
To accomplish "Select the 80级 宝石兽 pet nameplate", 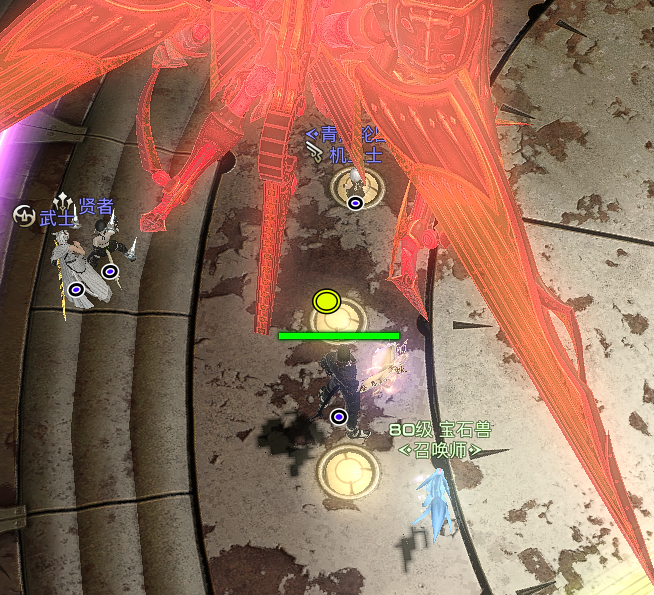I will (x=440, y=431).
